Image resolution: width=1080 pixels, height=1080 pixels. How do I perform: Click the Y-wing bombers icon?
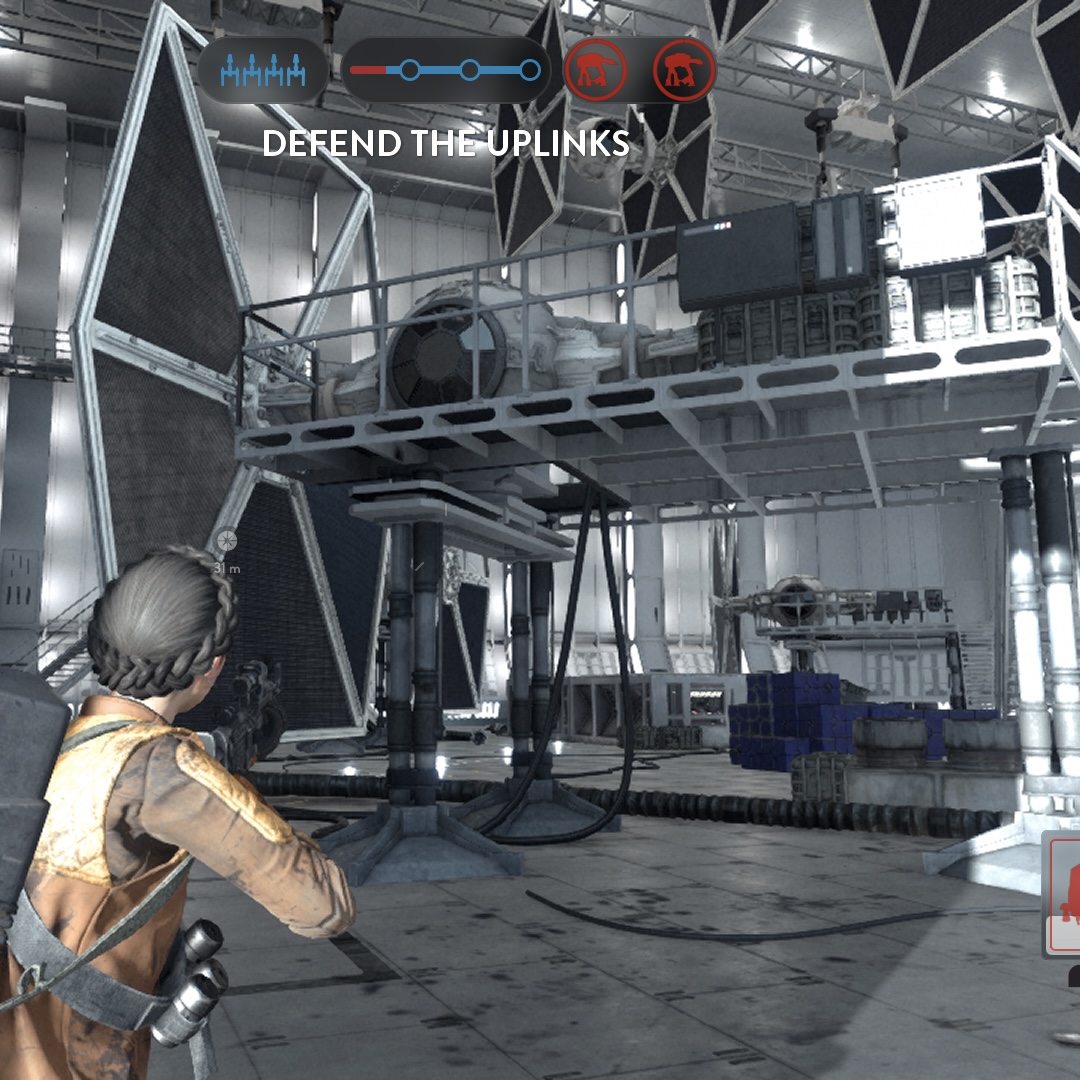[262, 71]
